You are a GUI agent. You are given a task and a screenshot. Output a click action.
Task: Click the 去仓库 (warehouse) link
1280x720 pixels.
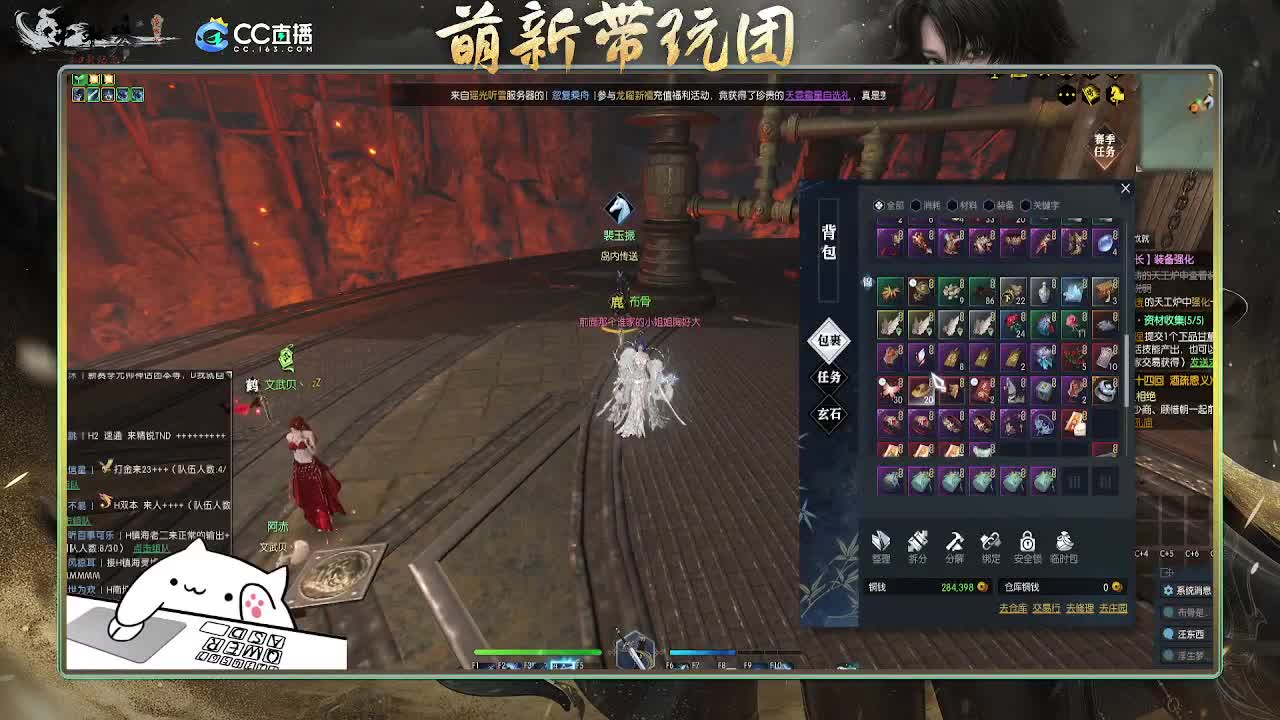1014,608
